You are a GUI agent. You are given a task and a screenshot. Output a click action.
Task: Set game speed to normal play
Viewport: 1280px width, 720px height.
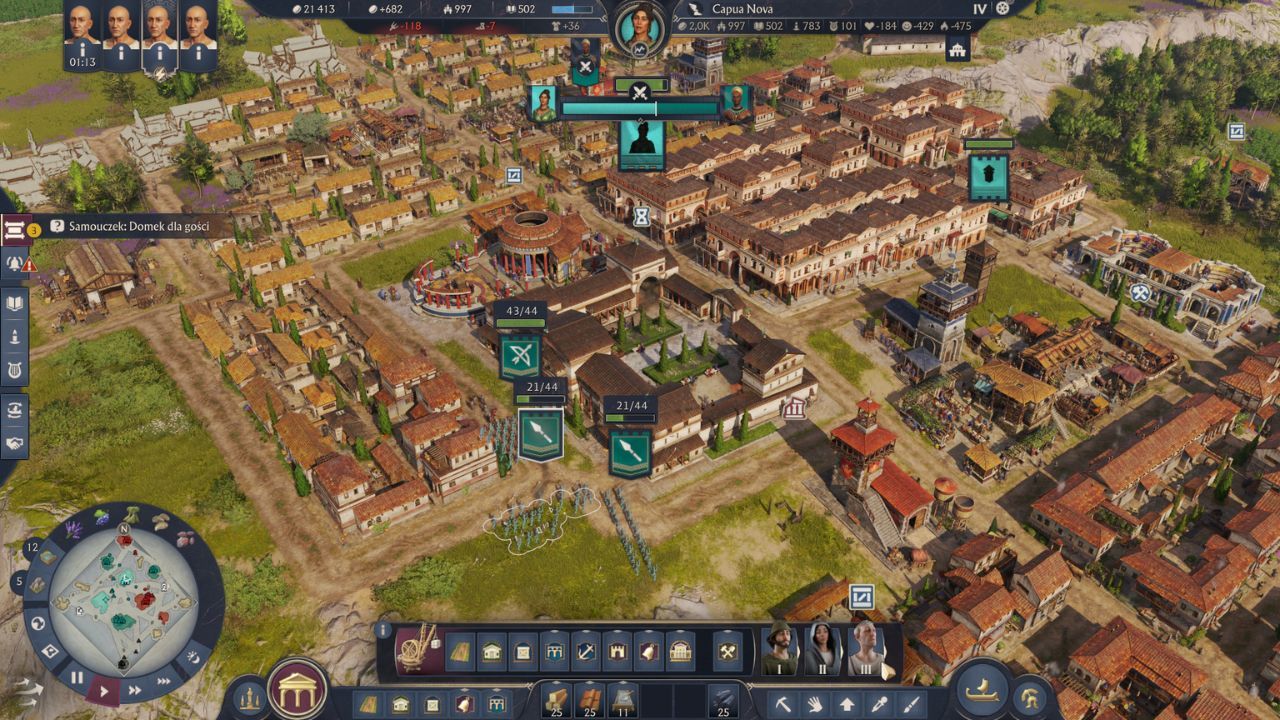104,689
